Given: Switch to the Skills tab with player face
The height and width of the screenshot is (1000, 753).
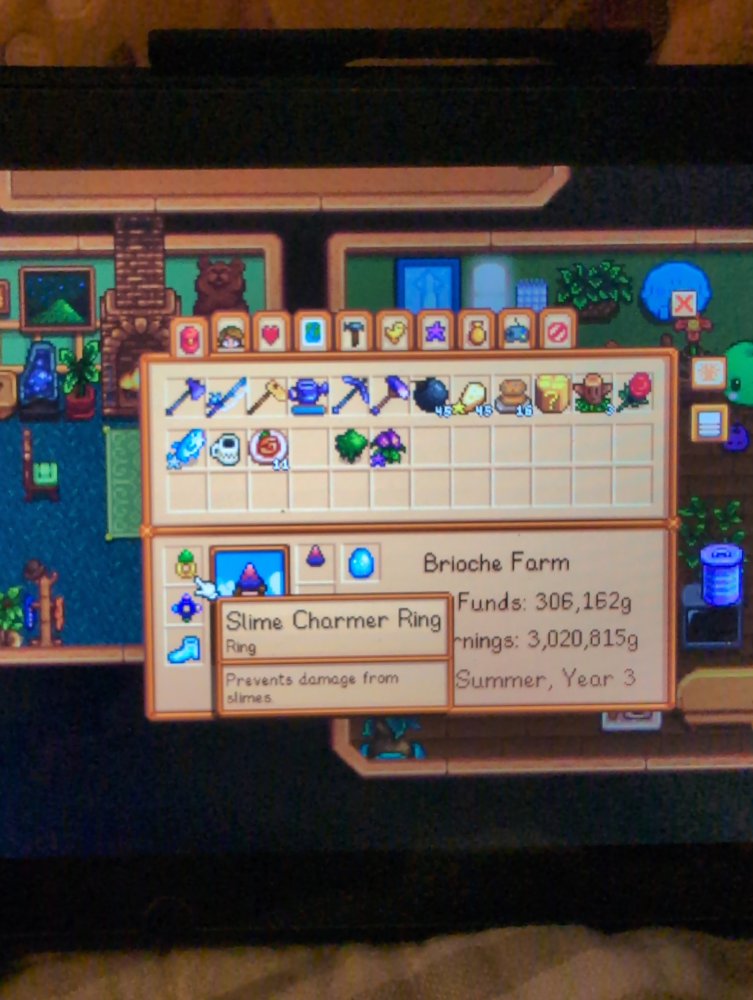Looking at the screenshot, I should [x=231, y=335].
